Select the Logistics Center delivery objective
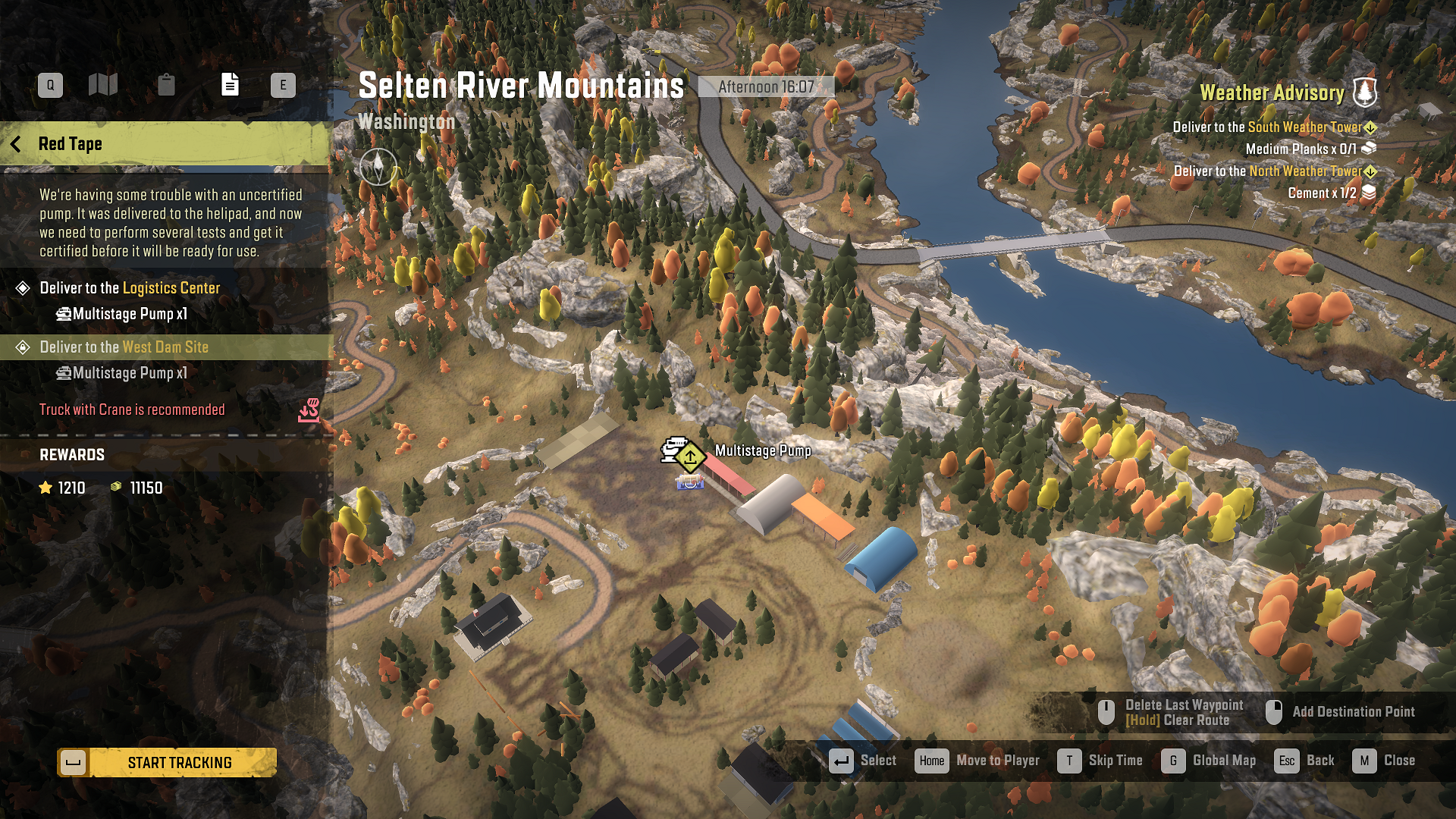The height and width of the screenshot is (819, 1456). tap(130, 288)
